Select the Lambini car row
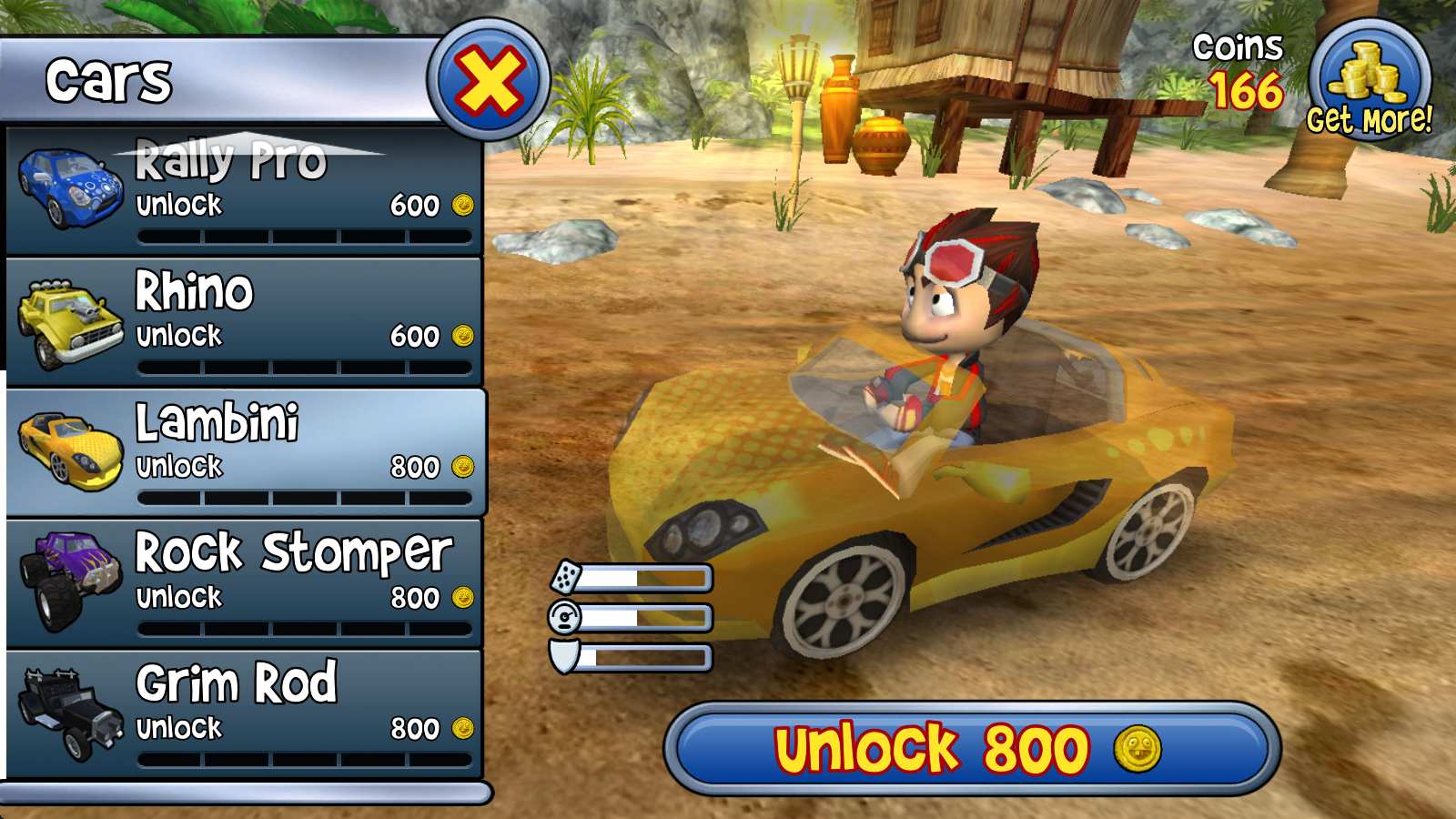Image resolution: width=1456 pixels, height=819 pixels. pyautogui.click(x=244, y=453)
